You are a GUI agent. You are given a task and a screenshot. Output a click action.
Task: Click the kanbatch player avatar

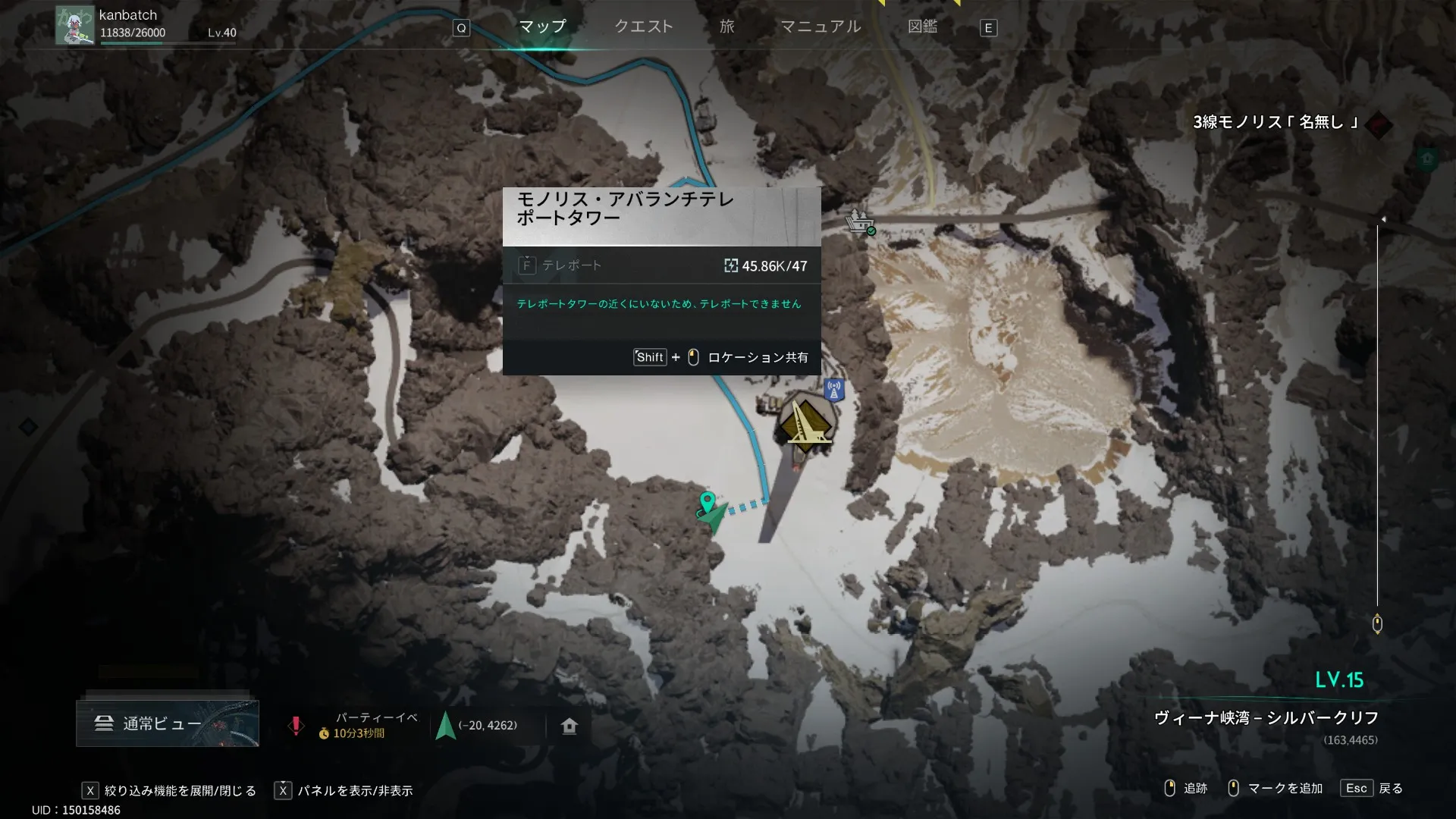pyautogui.click(x=74, y=26)
